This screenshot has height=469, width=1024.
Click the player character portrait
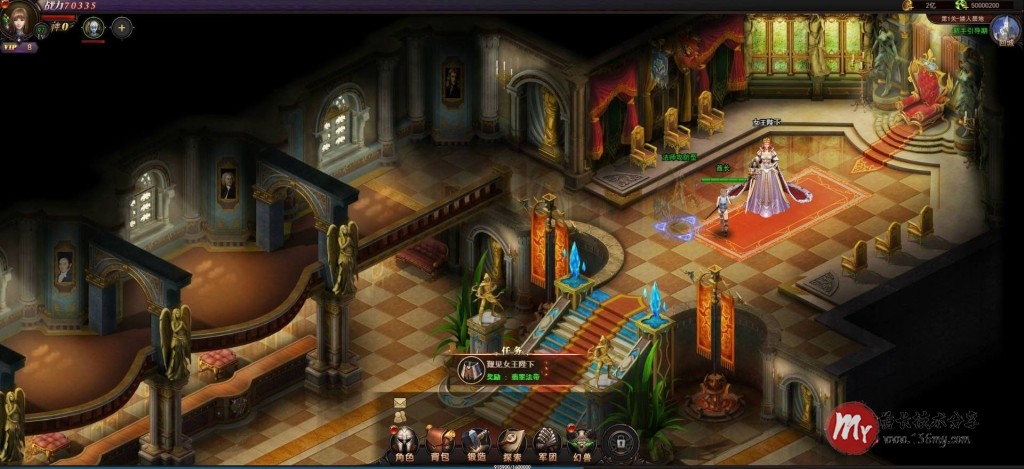(x=20, y=19)
